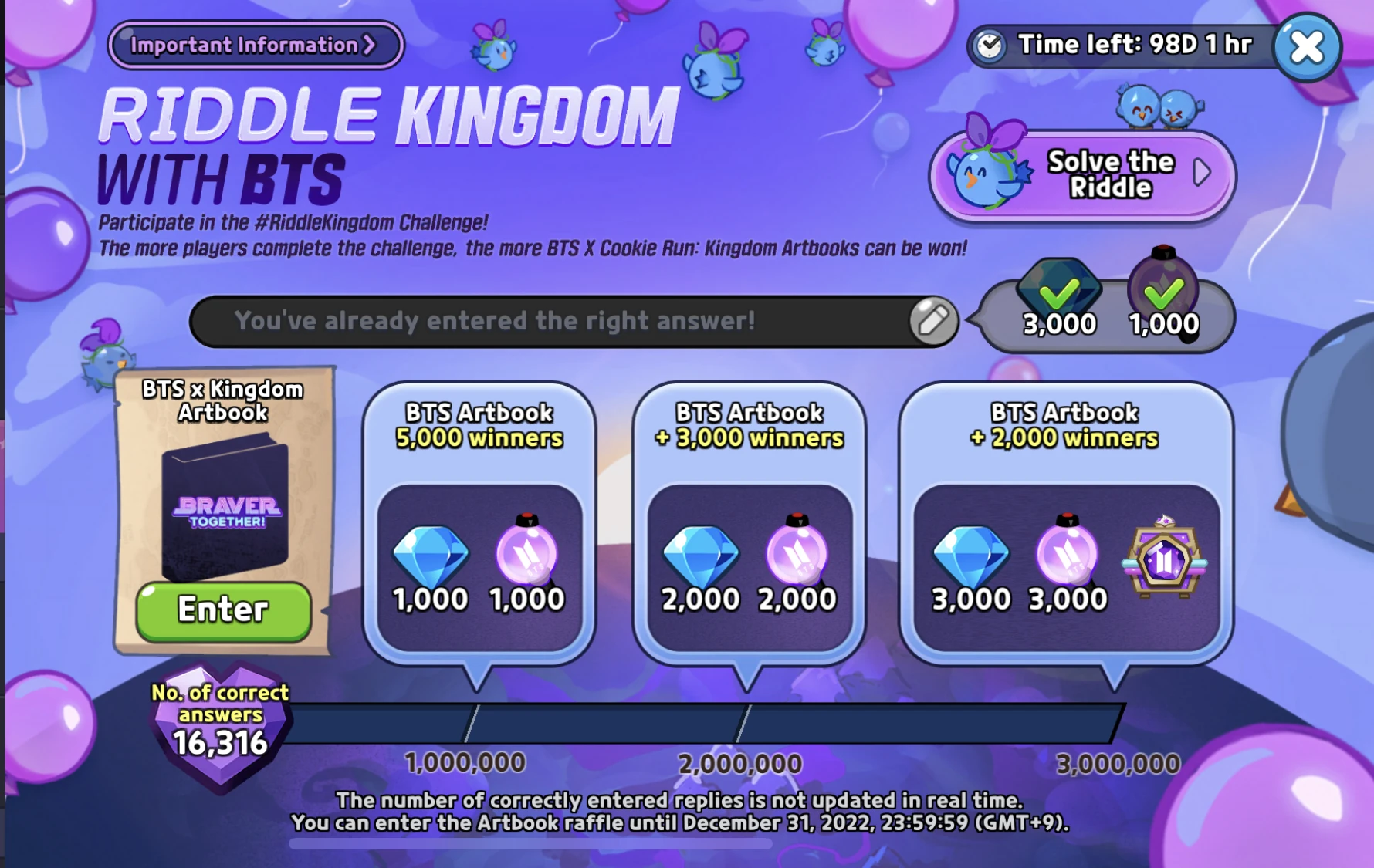
Task: Click the diamond icon in the 5,000-winners reward card
Action: point(430,556)
